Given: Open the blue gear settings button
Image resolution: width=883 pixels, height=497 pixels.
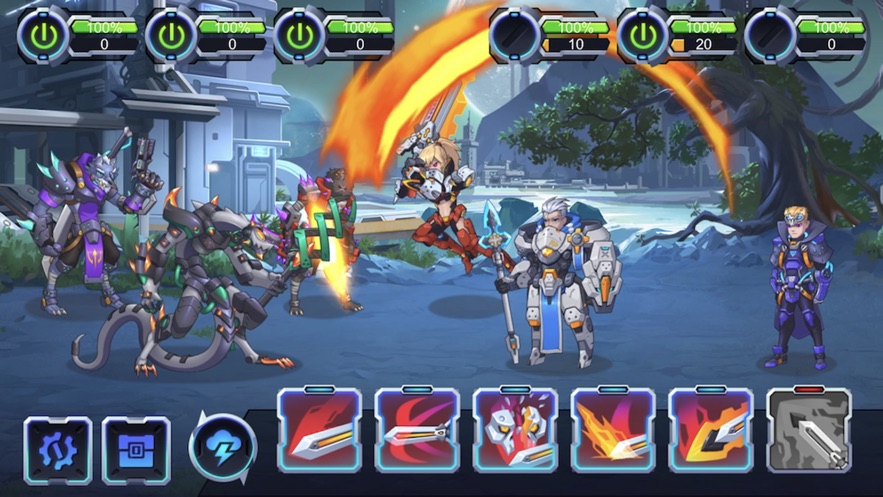Looking at the screenshot, I should 58,450.
